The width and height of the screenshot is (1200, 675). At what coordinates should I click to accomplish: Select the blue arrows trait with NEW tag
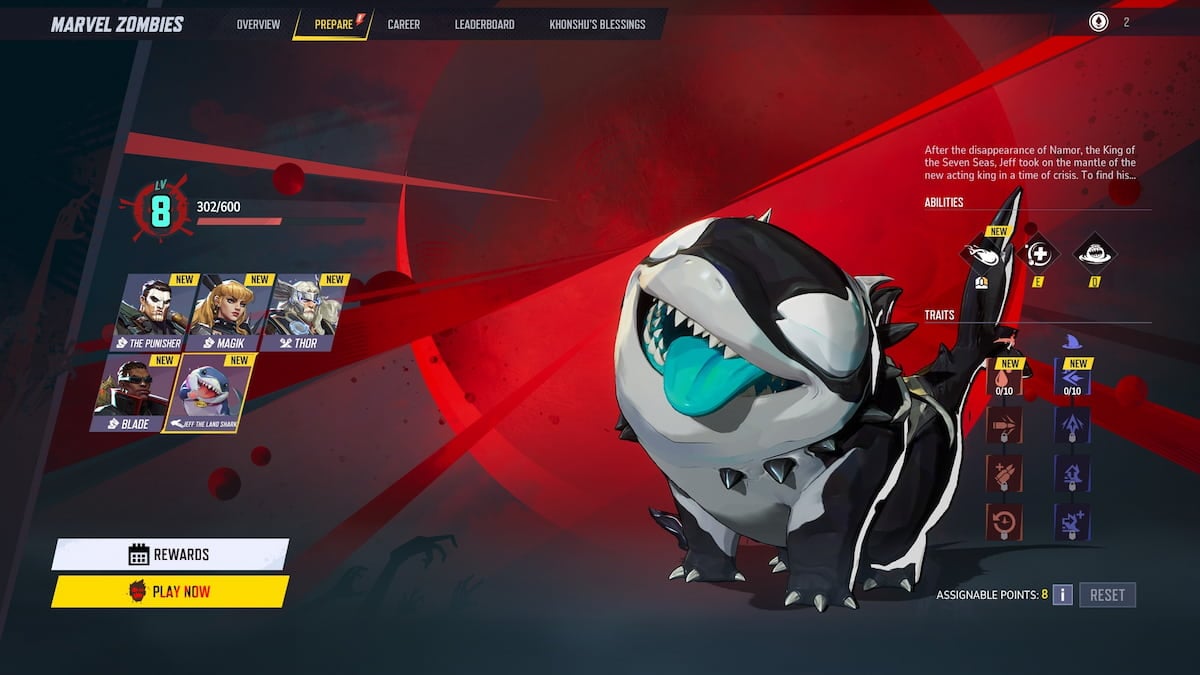click(x=1072, y=379)
